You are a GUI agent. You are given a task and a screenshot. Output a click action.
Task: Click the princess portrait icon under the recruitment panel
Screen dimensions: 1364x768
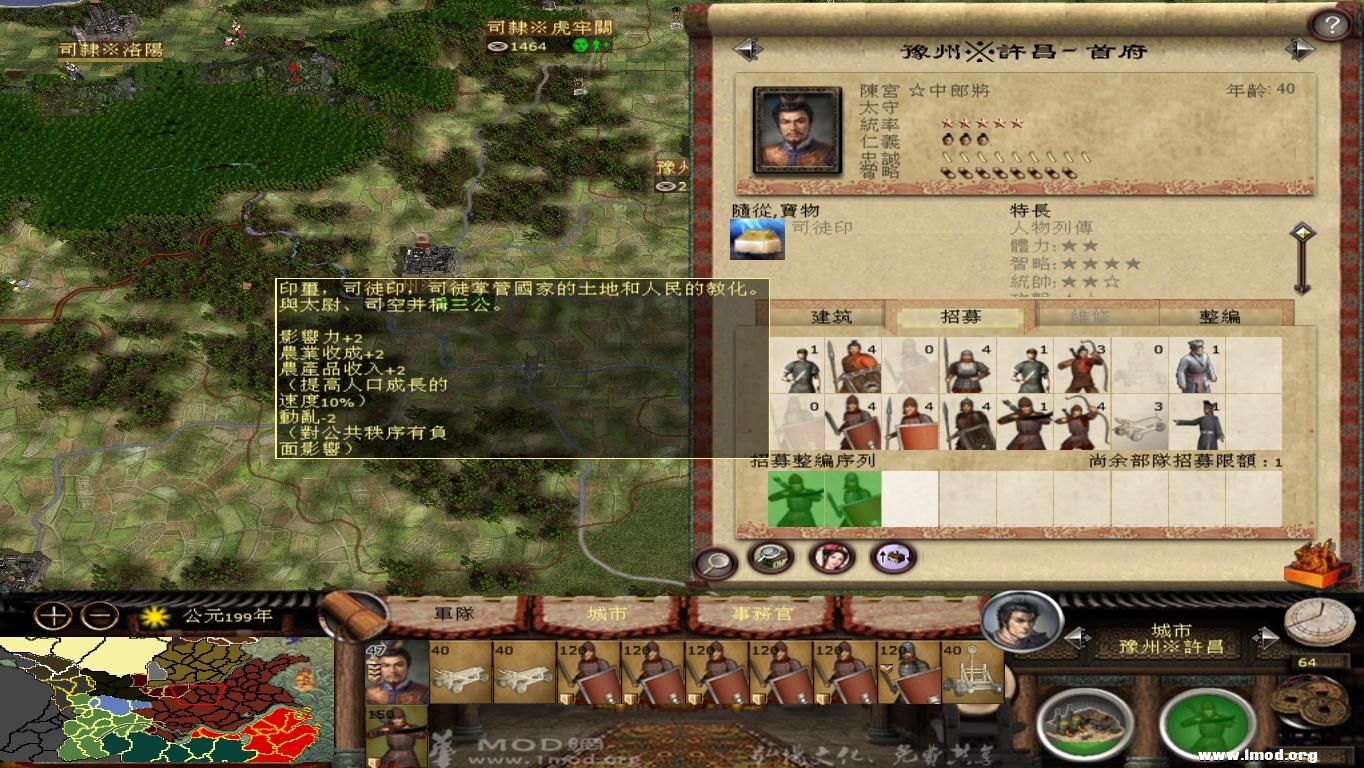tap(832, 560)
